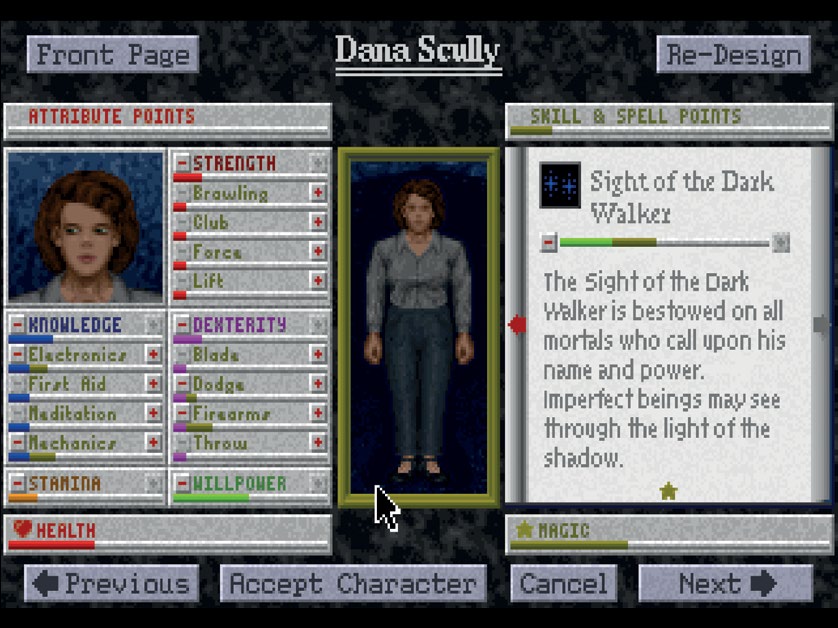This screenshot has width=838, height=628.
Task: Add a point to Firearms
Action: click(318, 413)
